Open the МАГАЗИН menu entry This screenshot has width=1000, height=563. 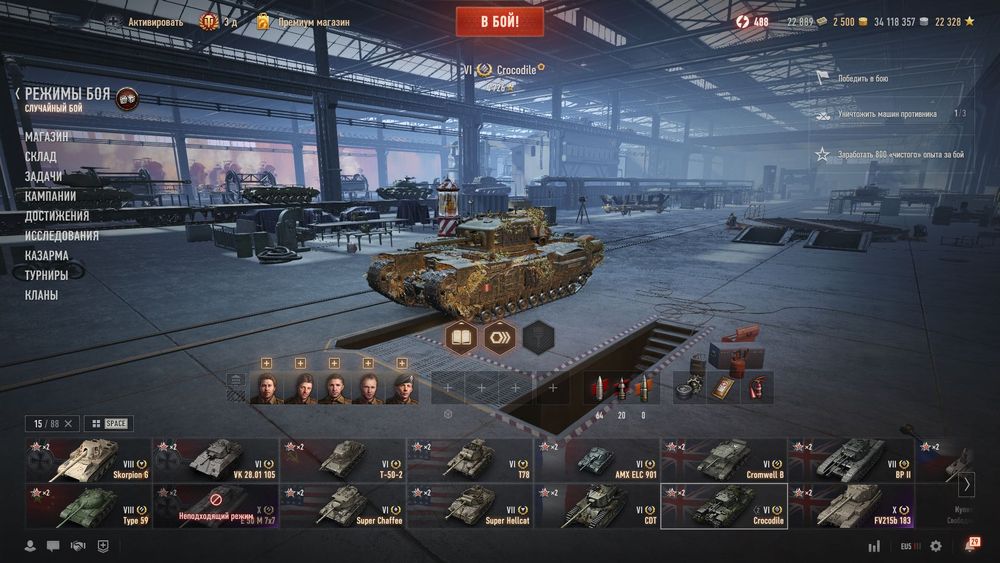point(47,136)
